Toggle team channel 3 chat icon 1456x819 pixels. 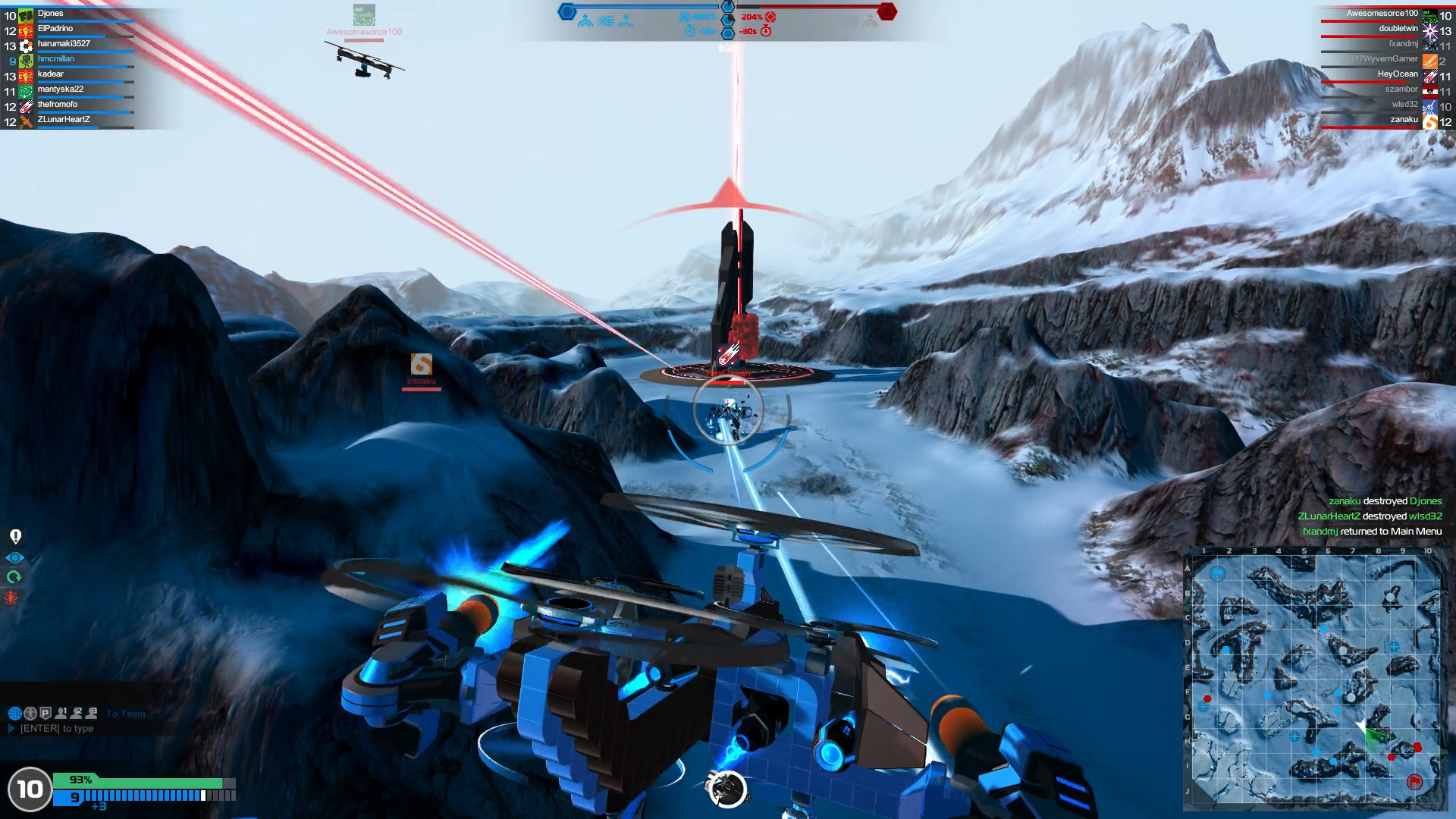pos(91,713)
